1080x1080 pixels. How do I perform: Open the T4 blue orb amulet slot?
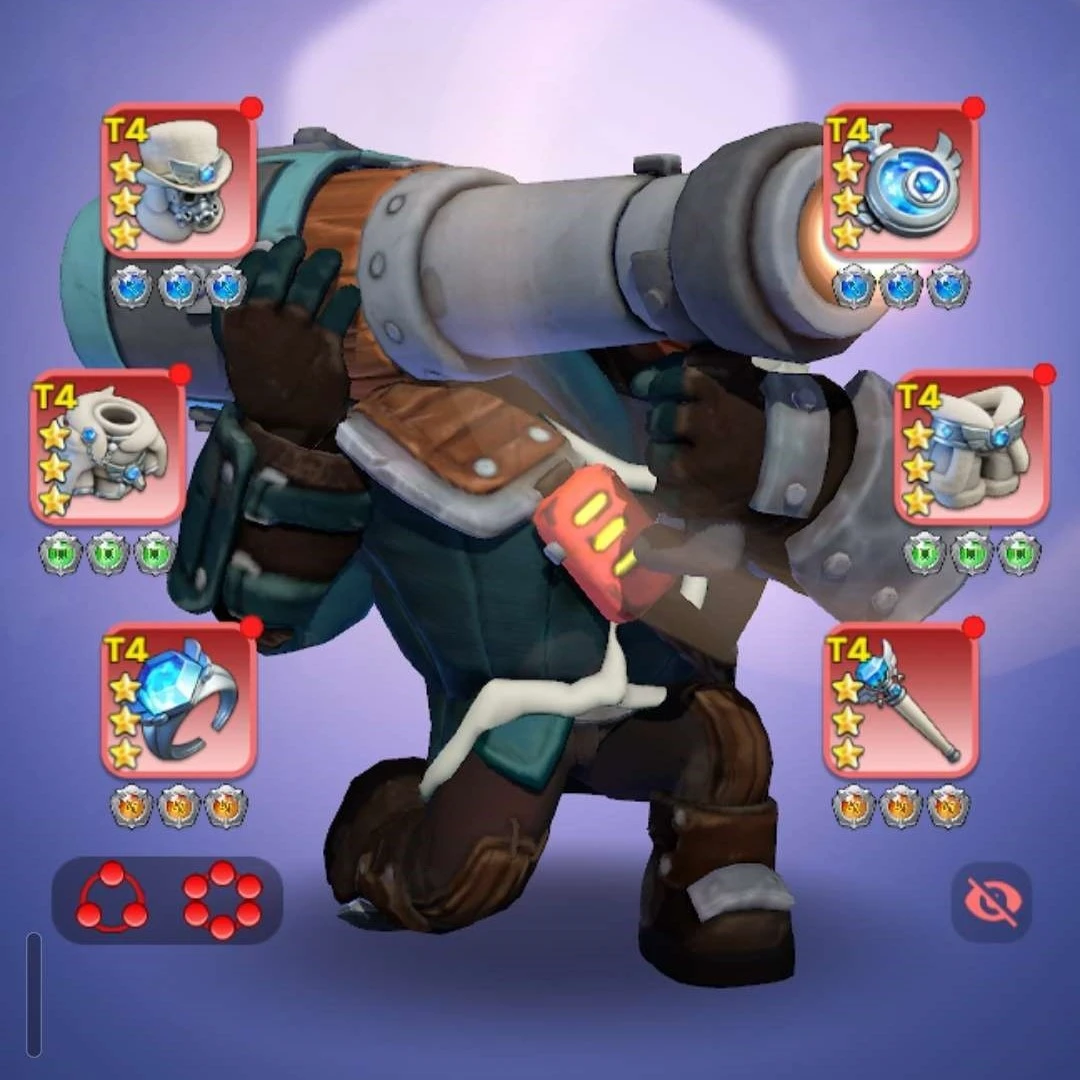(x=900, y=182)
